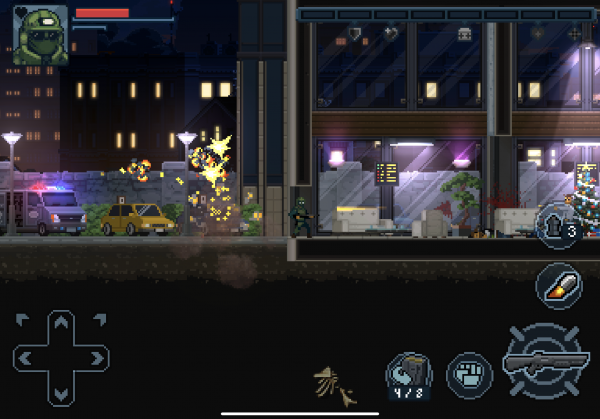Reload using the ammo magazine button
600x419 pixels.
pos(408,374)
